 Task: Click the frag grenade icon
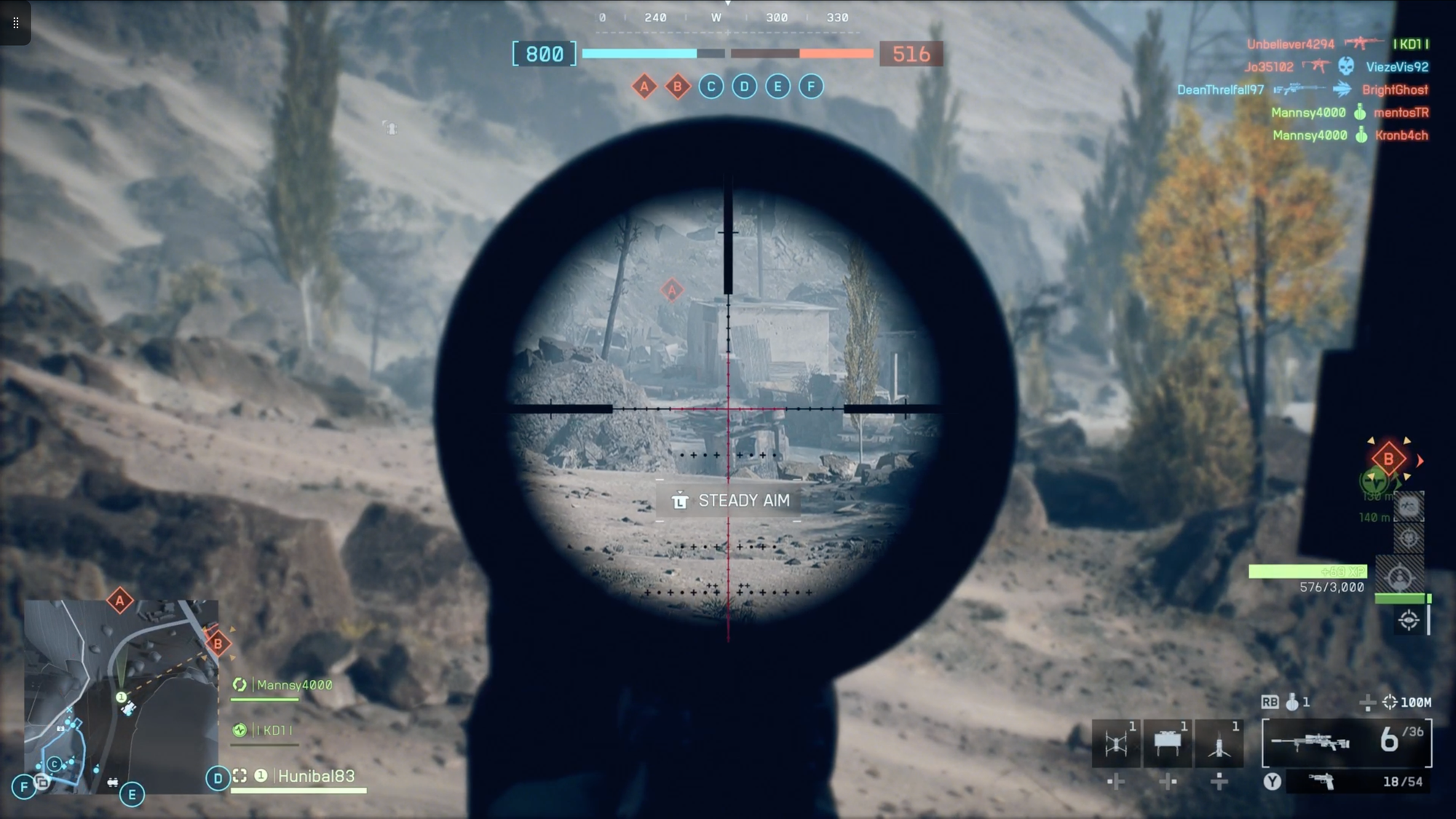tap(1292, 702)
